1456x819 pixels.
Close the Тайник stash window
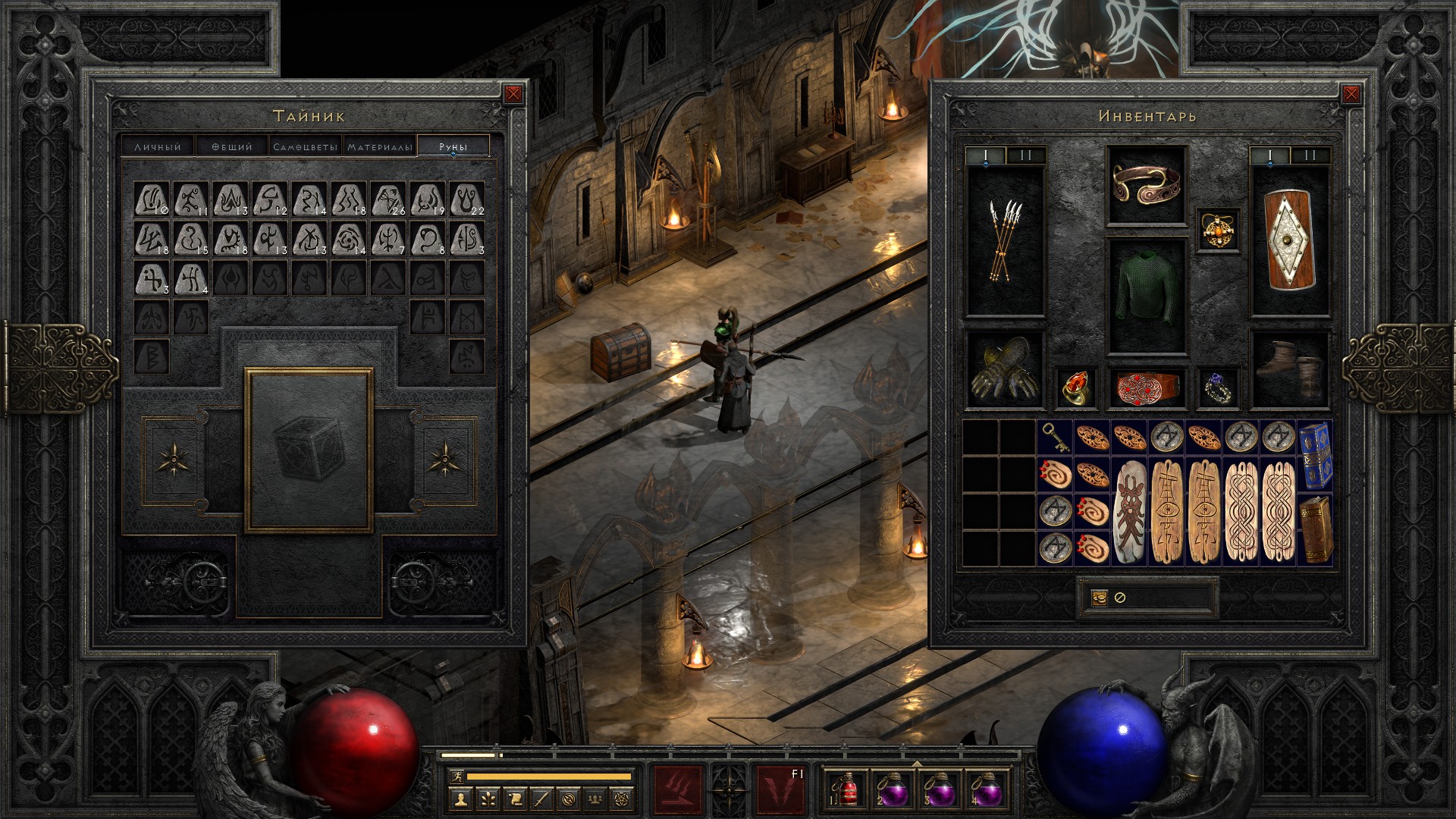click(513, 94)
